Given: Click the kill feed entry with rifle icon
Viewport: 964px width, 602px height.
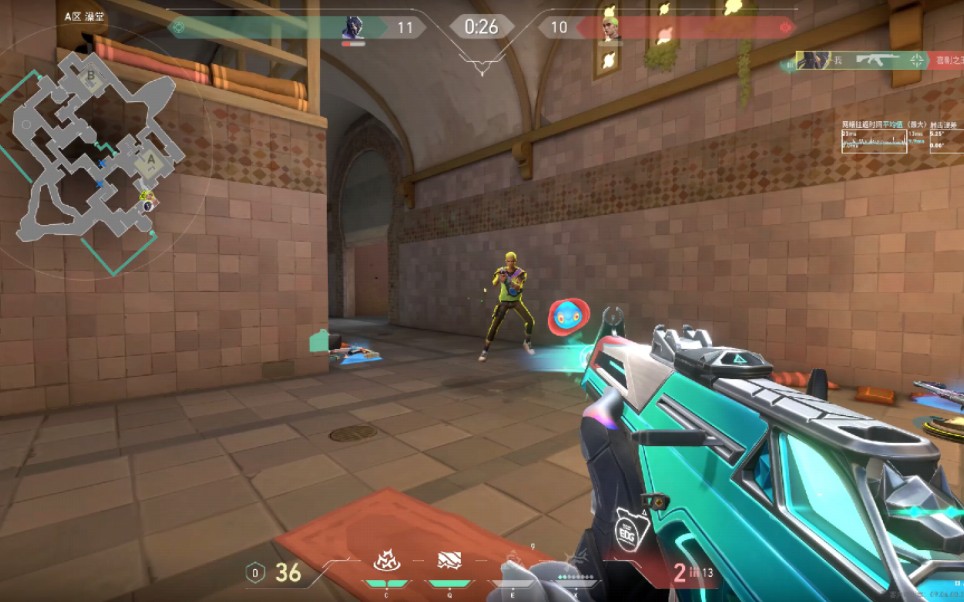Looking at the screenshot, I should click(x=868, y=61).
